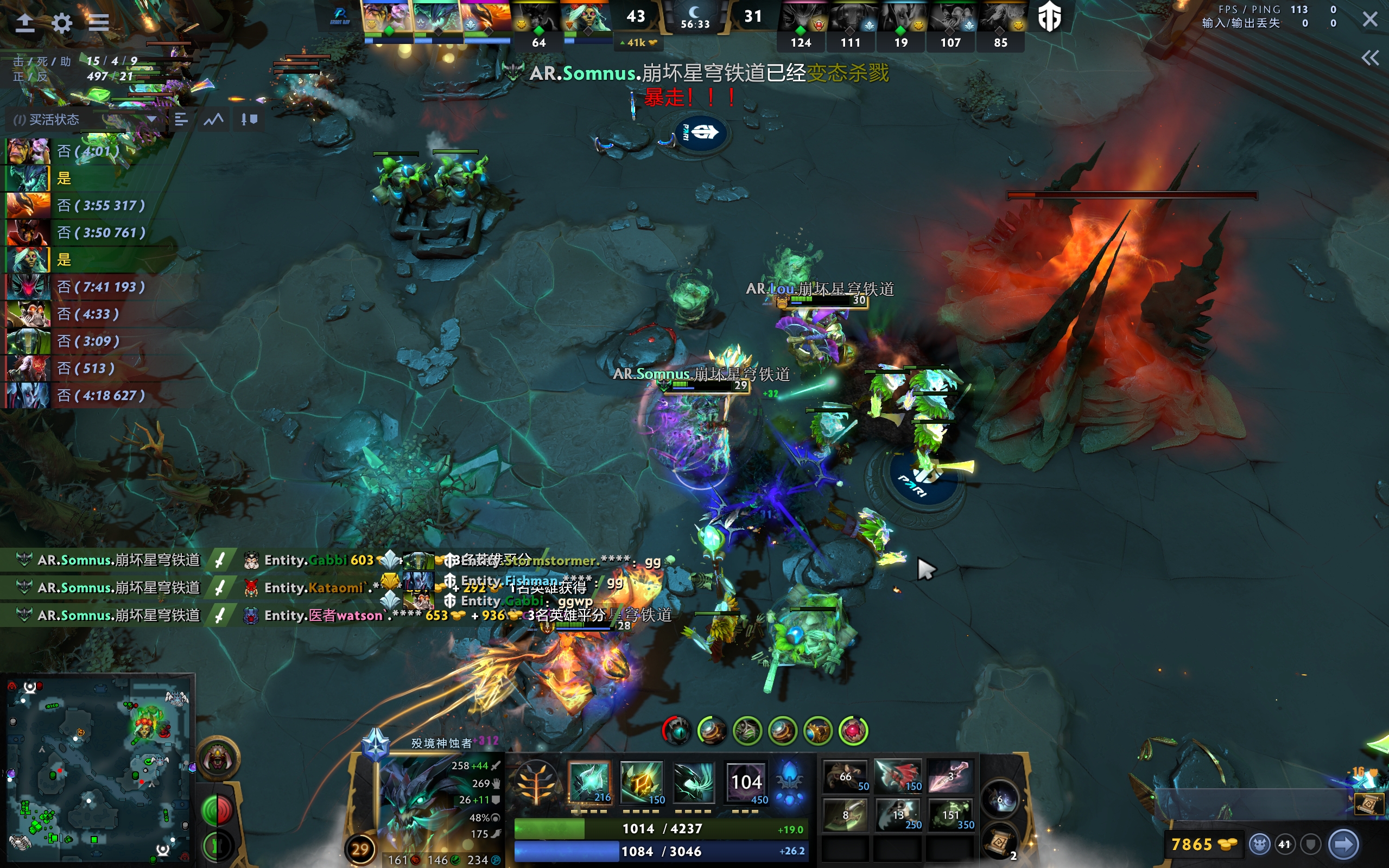Click the green cloud item costing 350 mana
Image resolution: width=1389 pixels, height=868 pixels.
pos(950,815)
